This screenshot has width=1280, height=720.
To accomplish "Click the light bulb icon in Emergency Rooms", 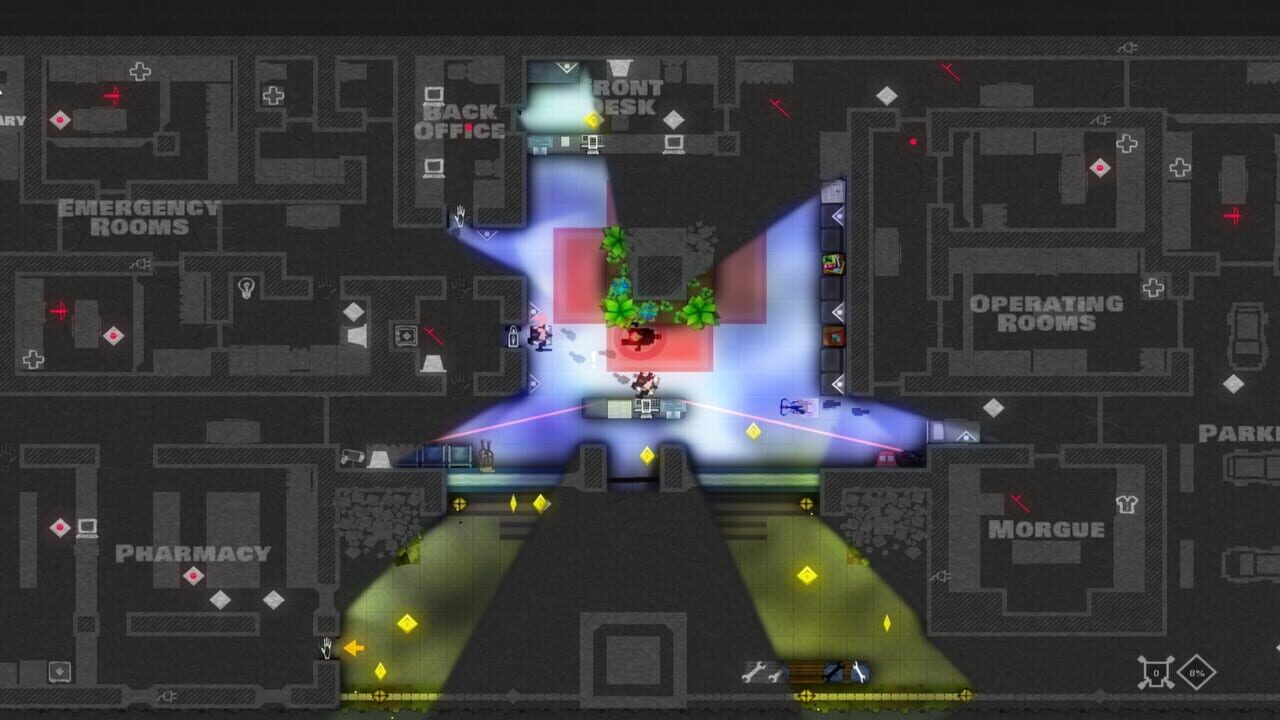I will [247, 287].
